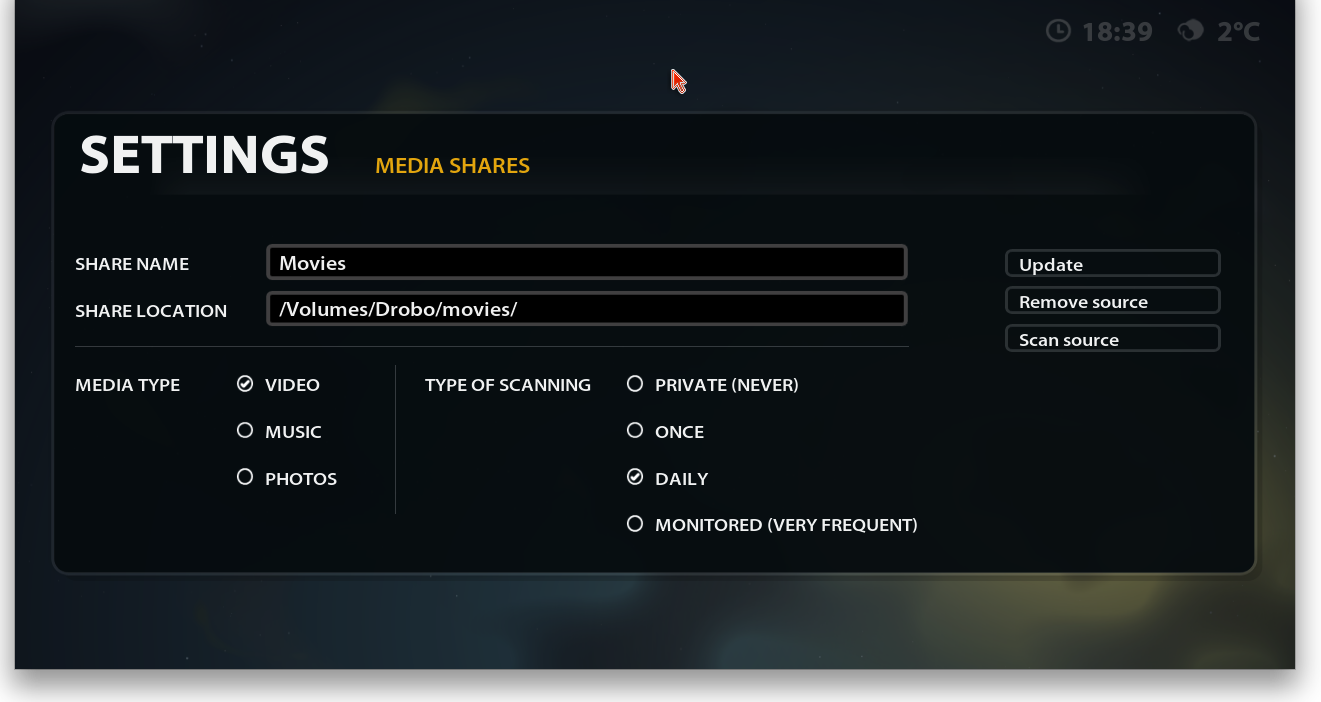Image resolution: width=1321 pixels, height=702 pixels.
Task: Select Video as the media type
Action: pos(245,384)
